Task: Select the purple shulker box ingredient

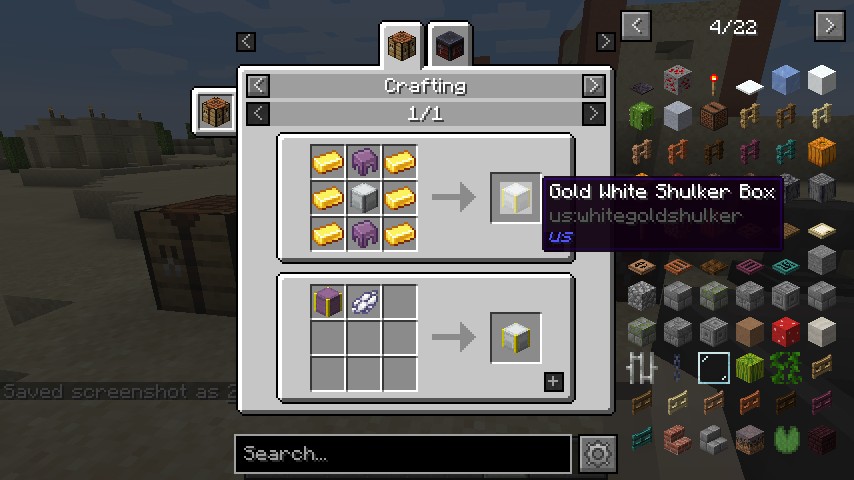Action: (327, 299)
